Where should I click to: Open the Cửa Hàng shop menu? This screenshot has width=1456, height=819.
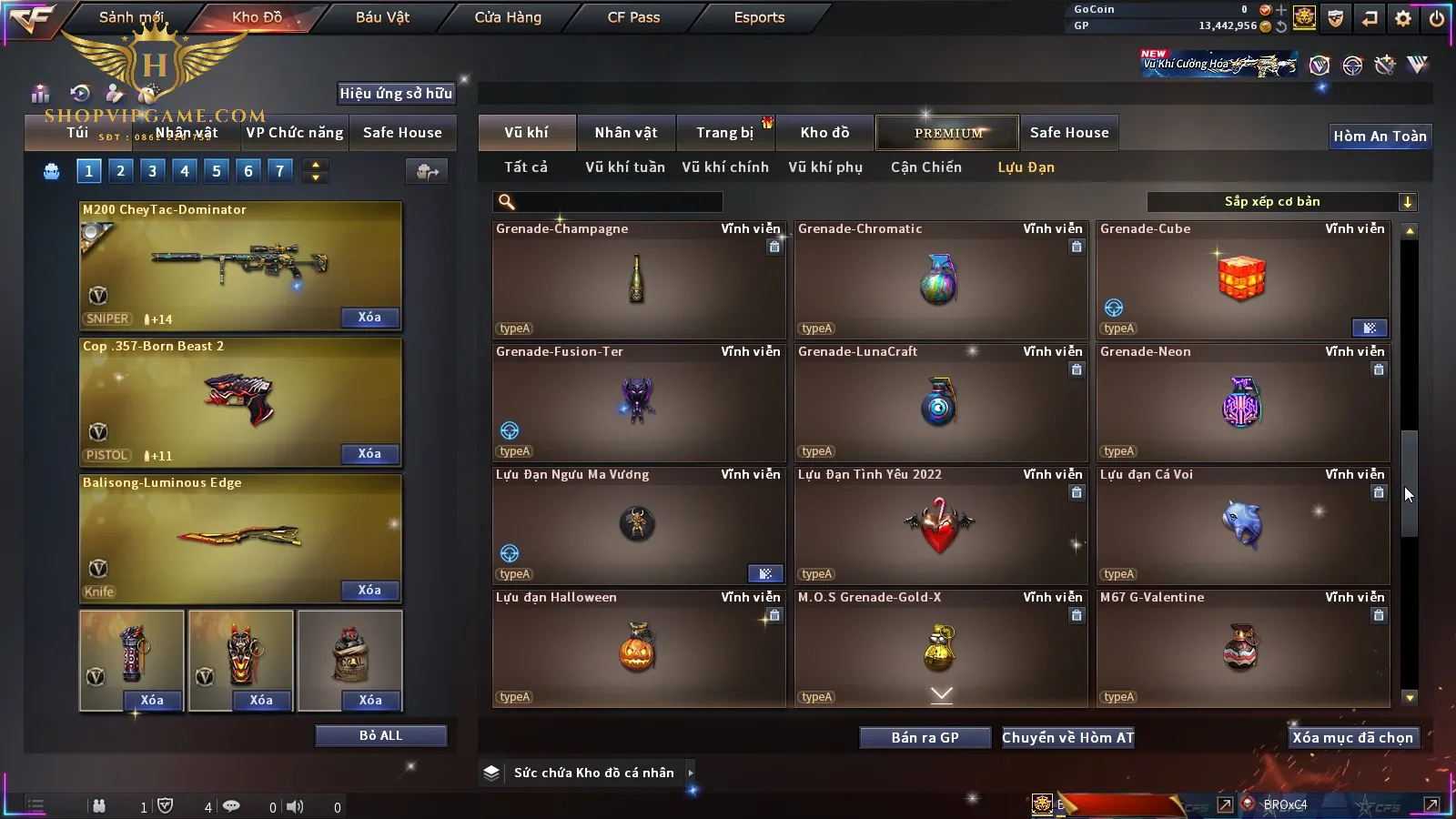point(508,17)
